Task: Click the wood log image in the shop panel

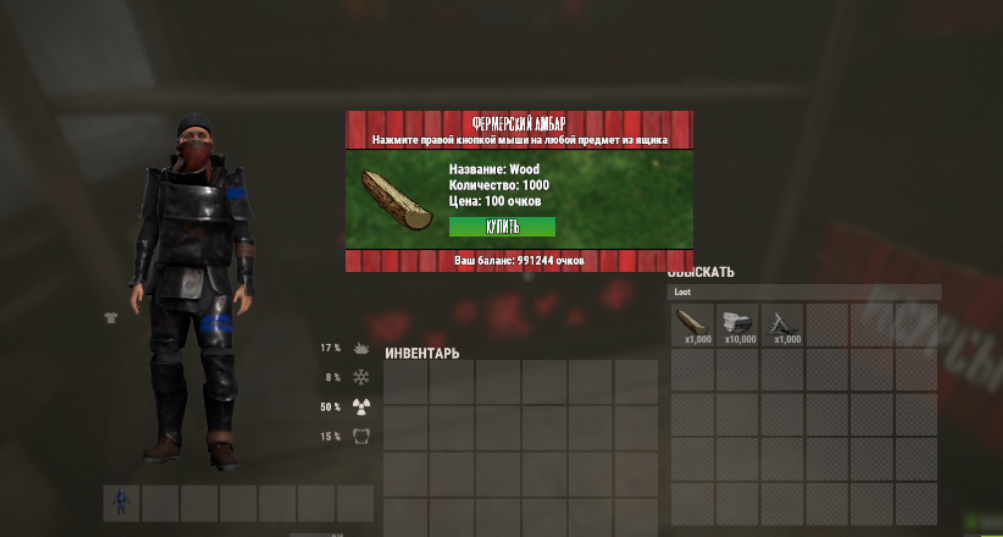Action: coord(396,200)
